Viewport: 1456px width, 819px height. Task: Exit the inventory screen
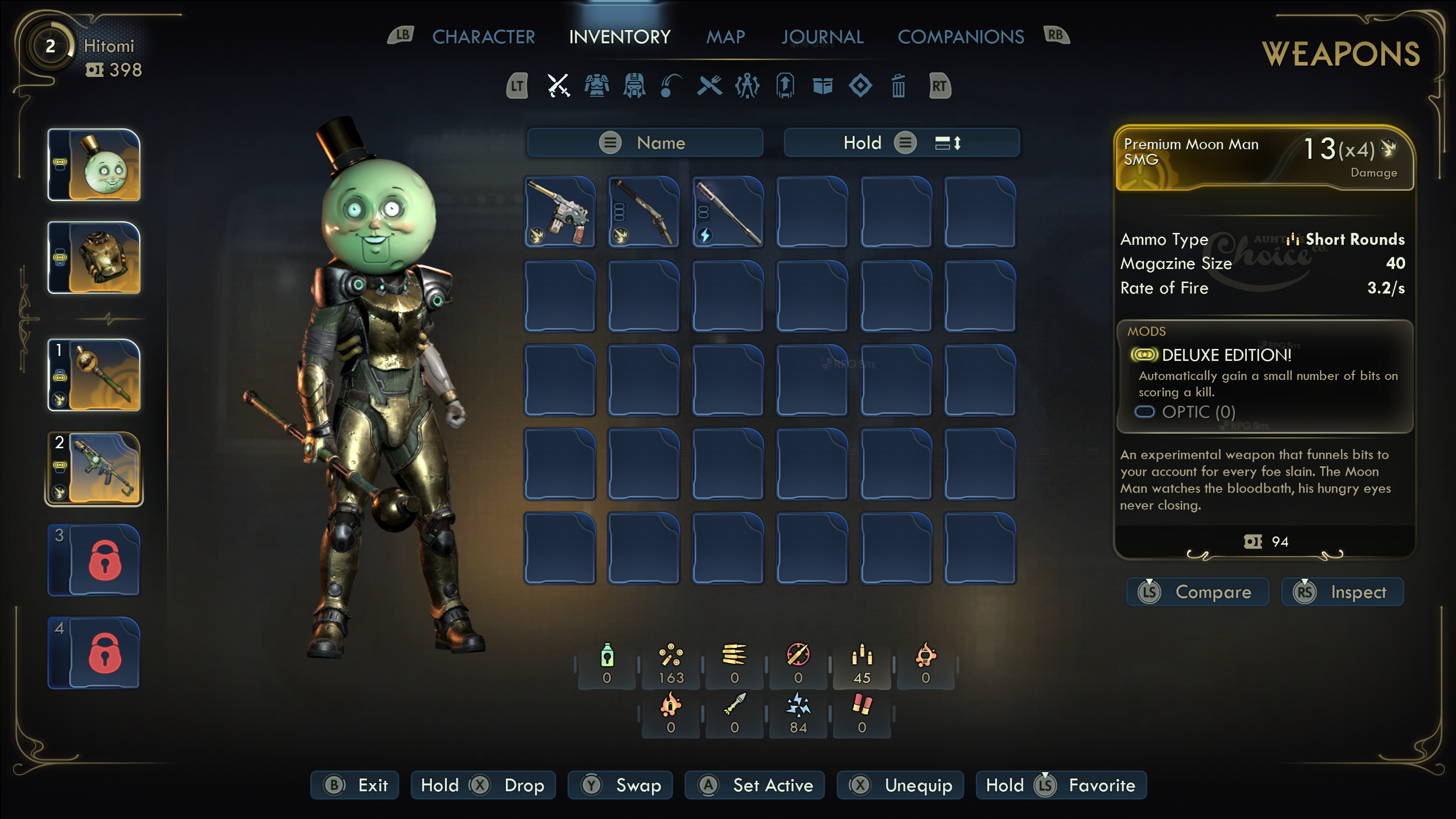point(355,785)
